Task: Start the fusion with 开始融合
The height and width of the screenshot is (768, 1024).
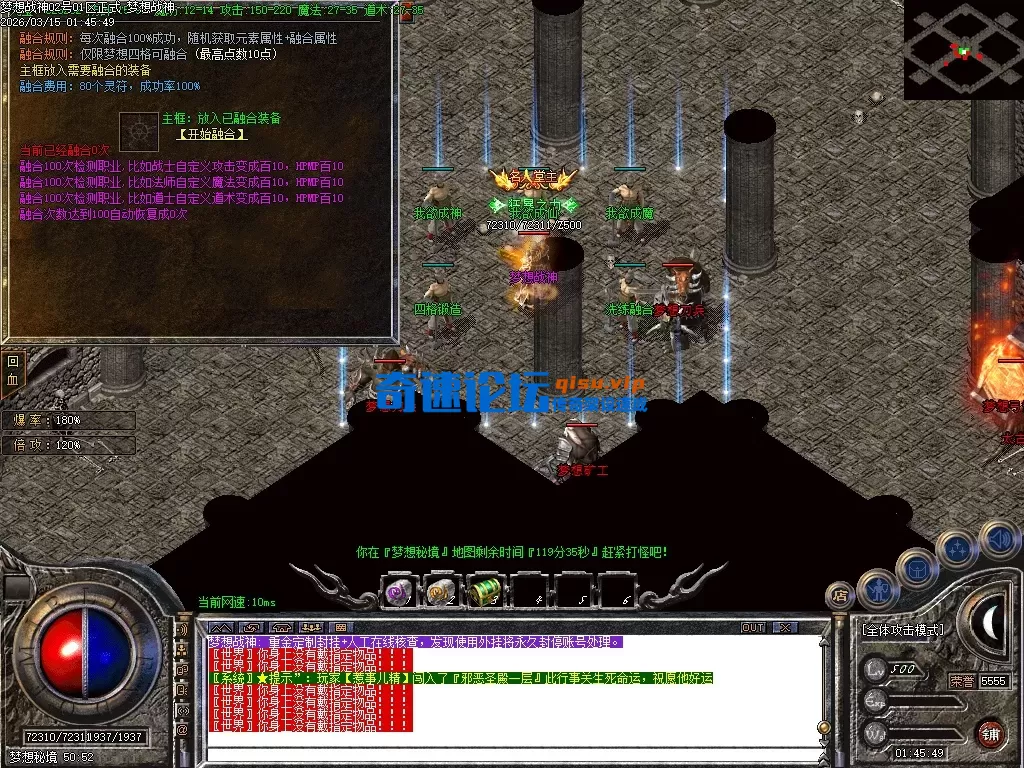Action: point(212,134)
